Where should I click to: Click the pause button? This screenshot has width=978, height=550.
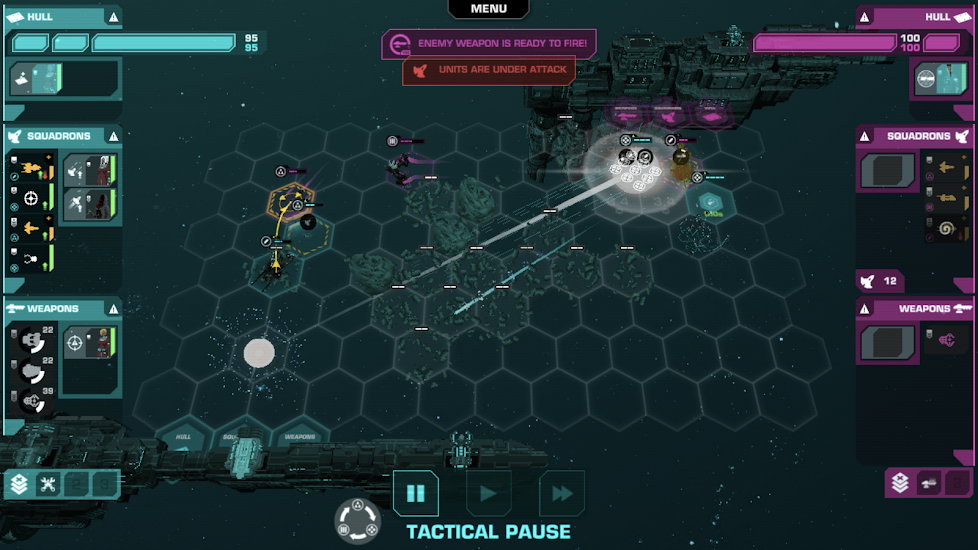(415, 493)
